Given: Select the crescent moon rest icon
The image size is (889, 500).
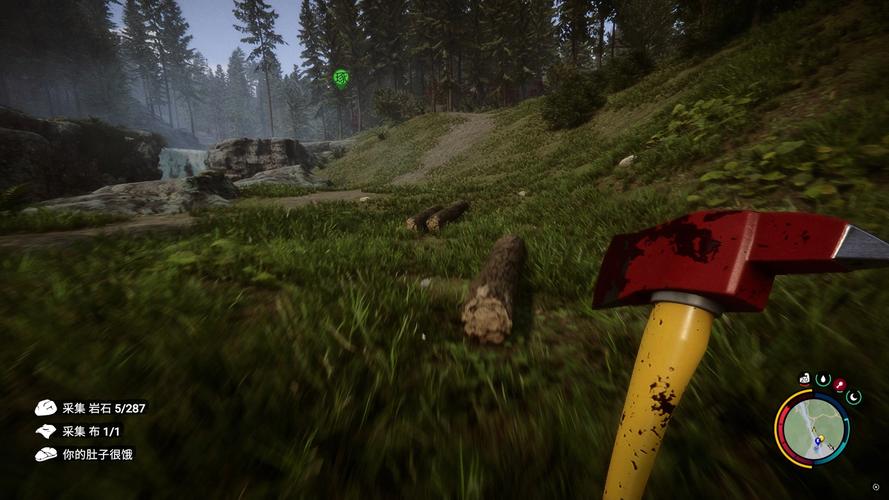Looking at the screenshot, I should [x=853, y=397].
